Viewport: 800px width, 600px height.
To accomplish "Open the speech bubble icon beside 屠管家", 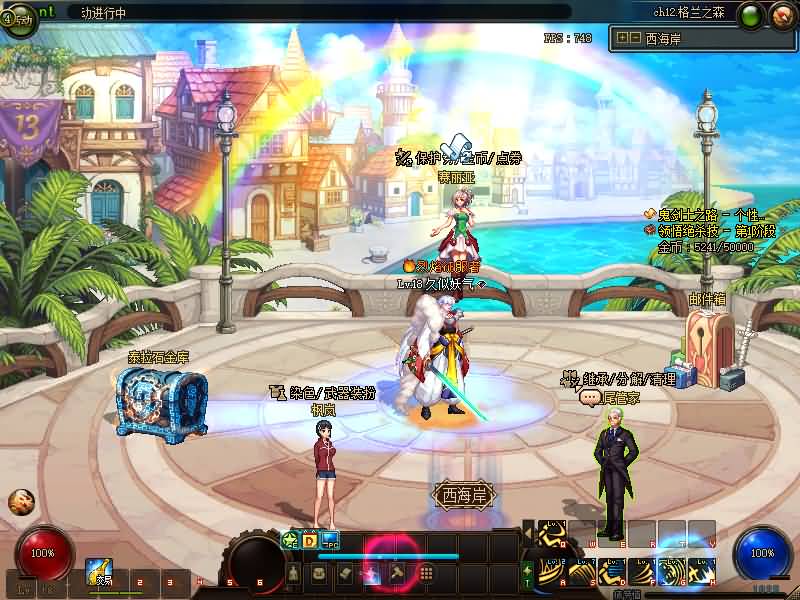I will pyautogui.click(x=589, y=397).
